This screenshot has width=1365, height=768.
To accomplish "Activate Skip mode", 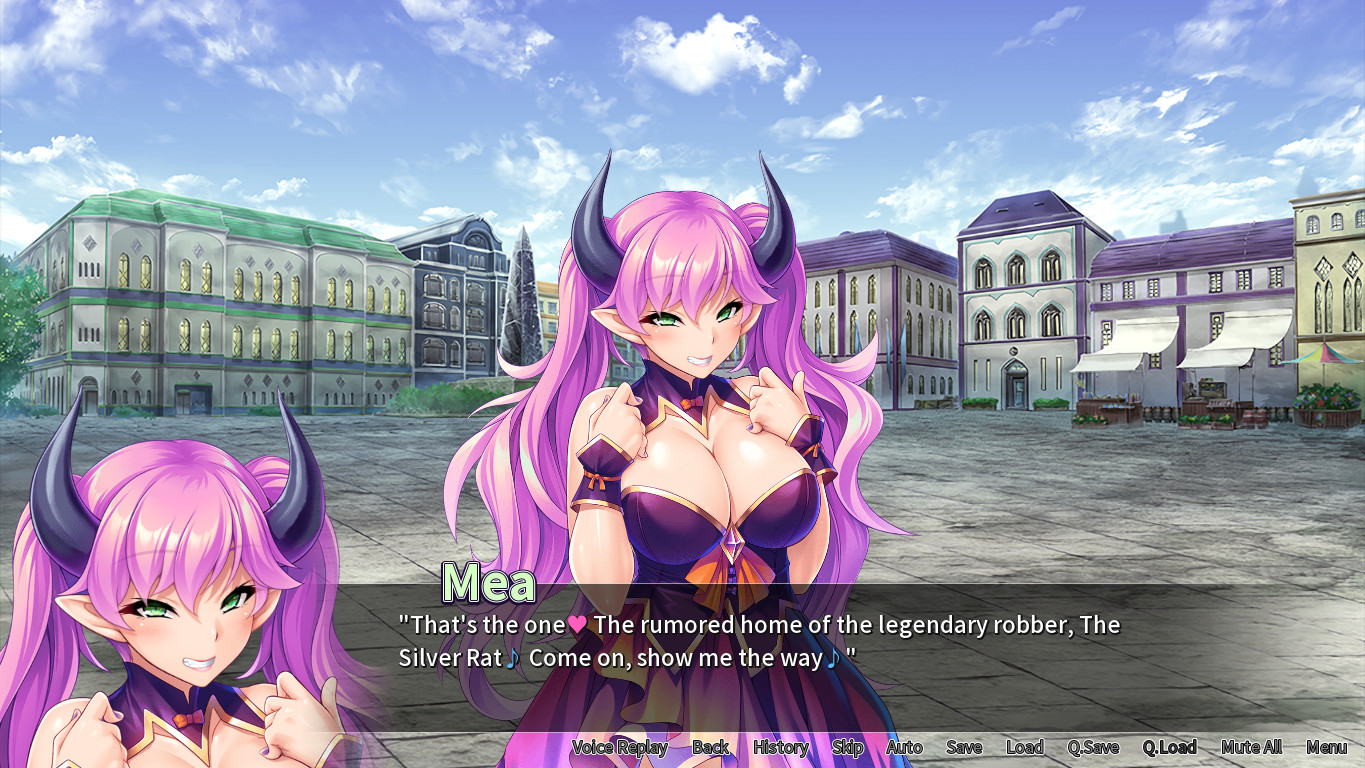I will tap(847, 747).
